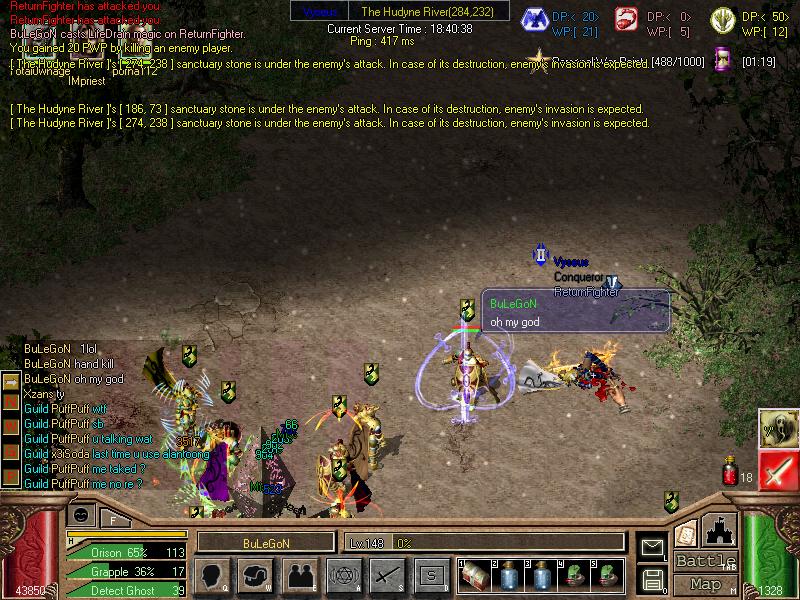Open the Map panel
Viewport: 800px width, 600px height.
click(x=705, y=584)
